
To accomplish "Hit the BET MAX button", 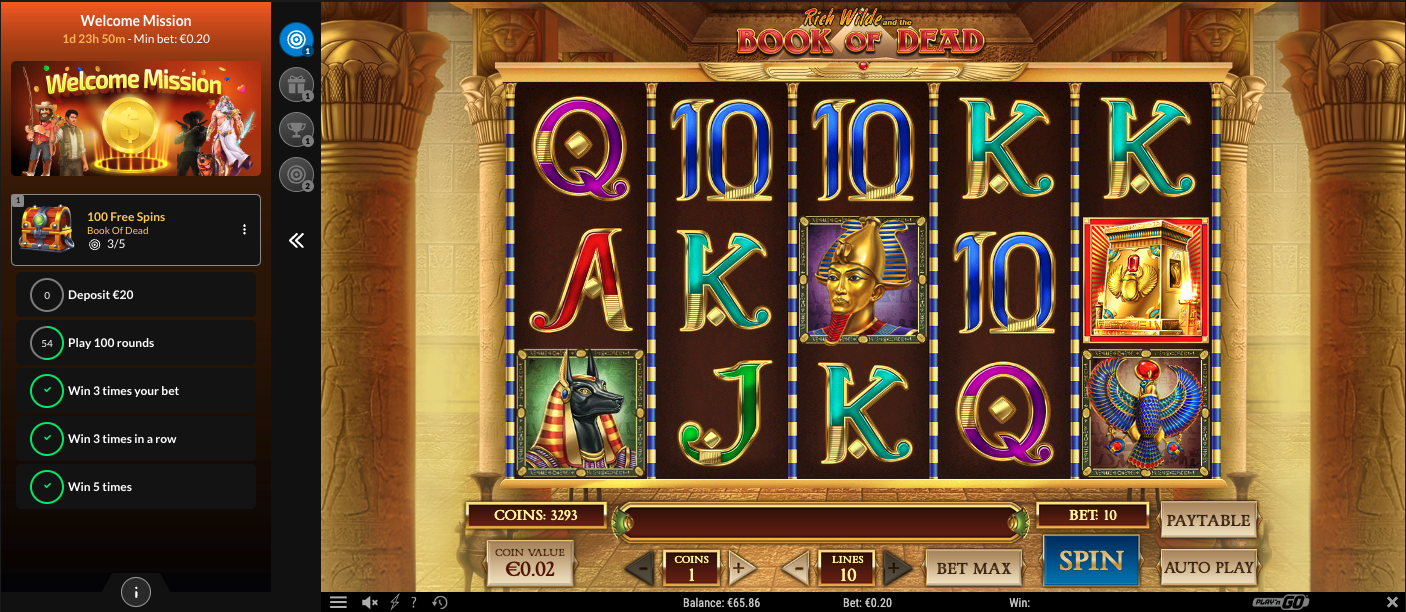I will click(x=973, y=569).
